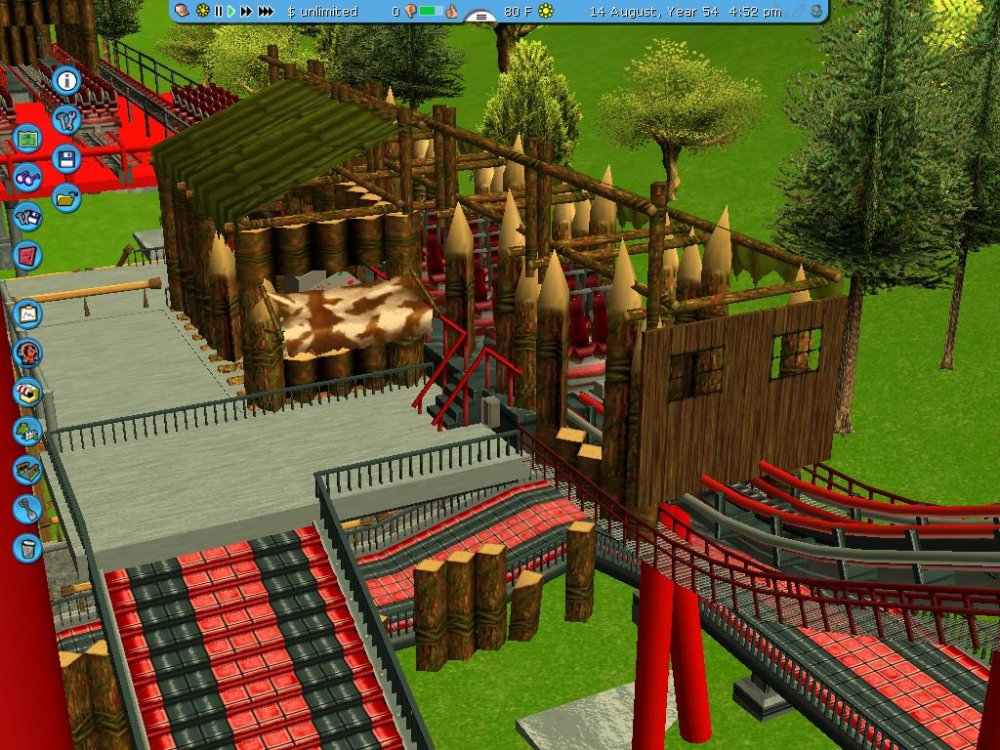Open the binoculars view options
The image size is (1000, 750).
coord(27,178)
